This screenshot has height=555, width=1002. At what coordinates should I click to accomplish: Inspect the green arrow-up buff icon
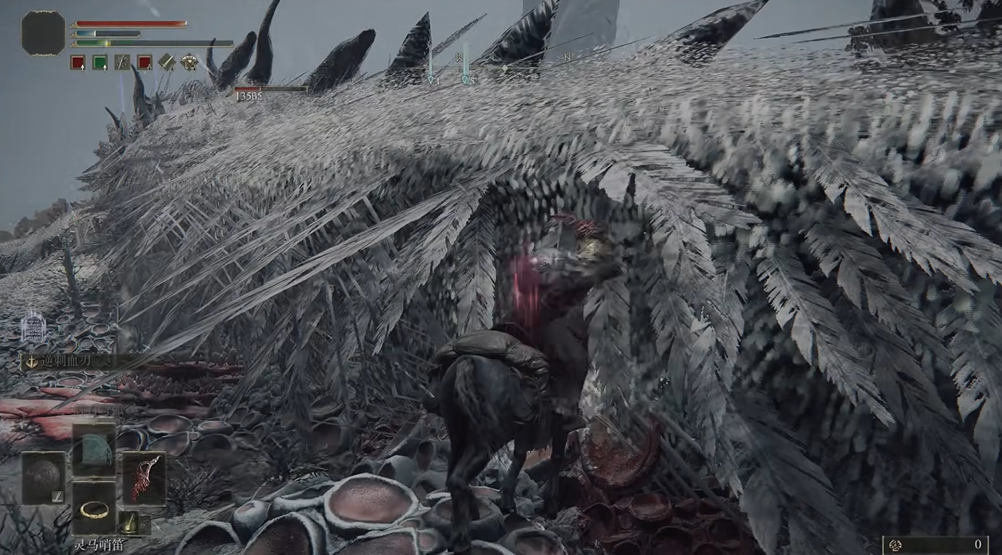(100, 62)
